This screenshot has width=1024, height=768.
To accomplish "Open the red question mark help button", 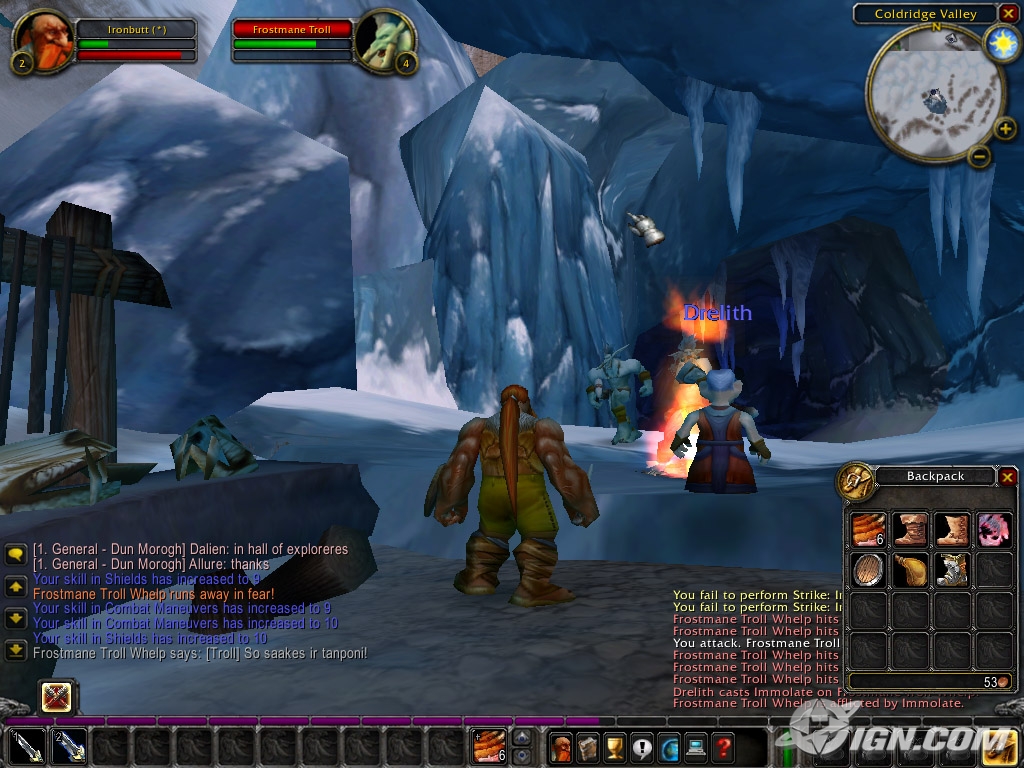I will 724,746.
